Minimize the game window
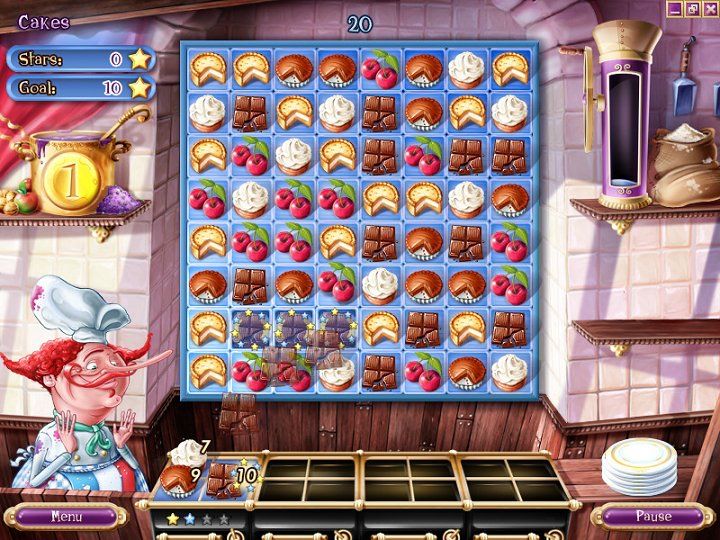The image size is (720, 540). 675,9
